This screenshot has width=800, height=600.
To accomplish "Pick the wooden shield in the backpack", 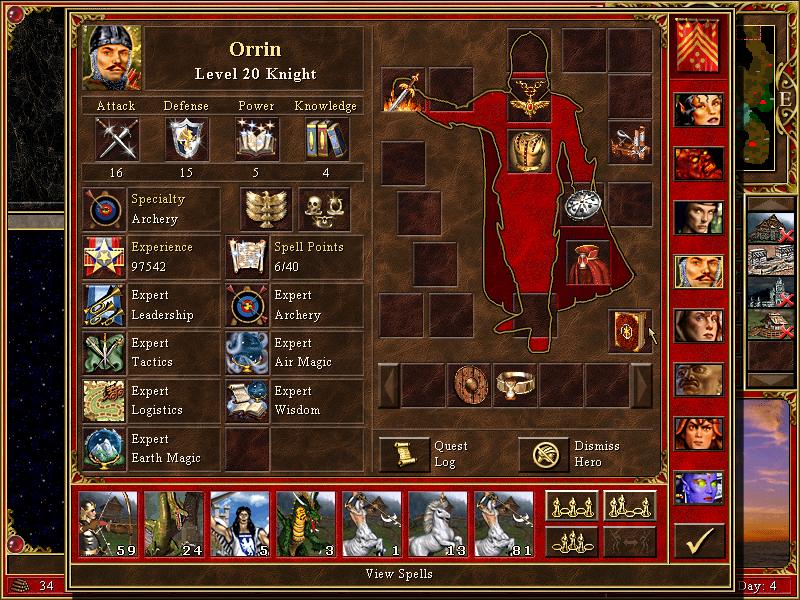I will [469, 385].
